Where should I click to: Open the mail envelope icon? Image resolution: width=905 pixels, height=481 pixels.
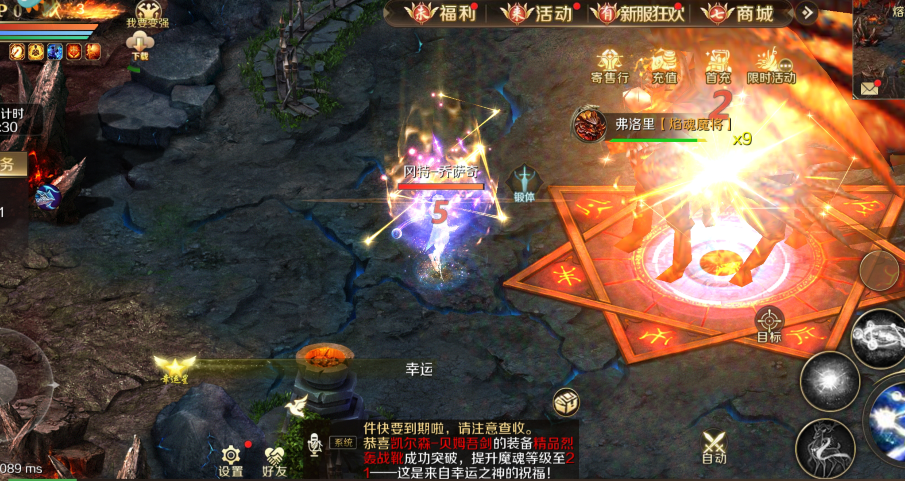click(866, 88)
